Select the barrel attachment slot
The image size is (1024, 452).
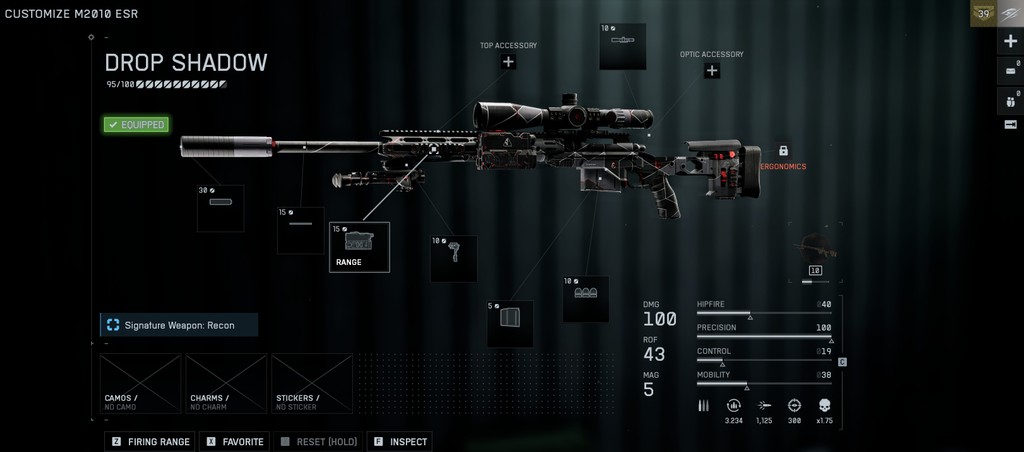click(x=300, y=230)
